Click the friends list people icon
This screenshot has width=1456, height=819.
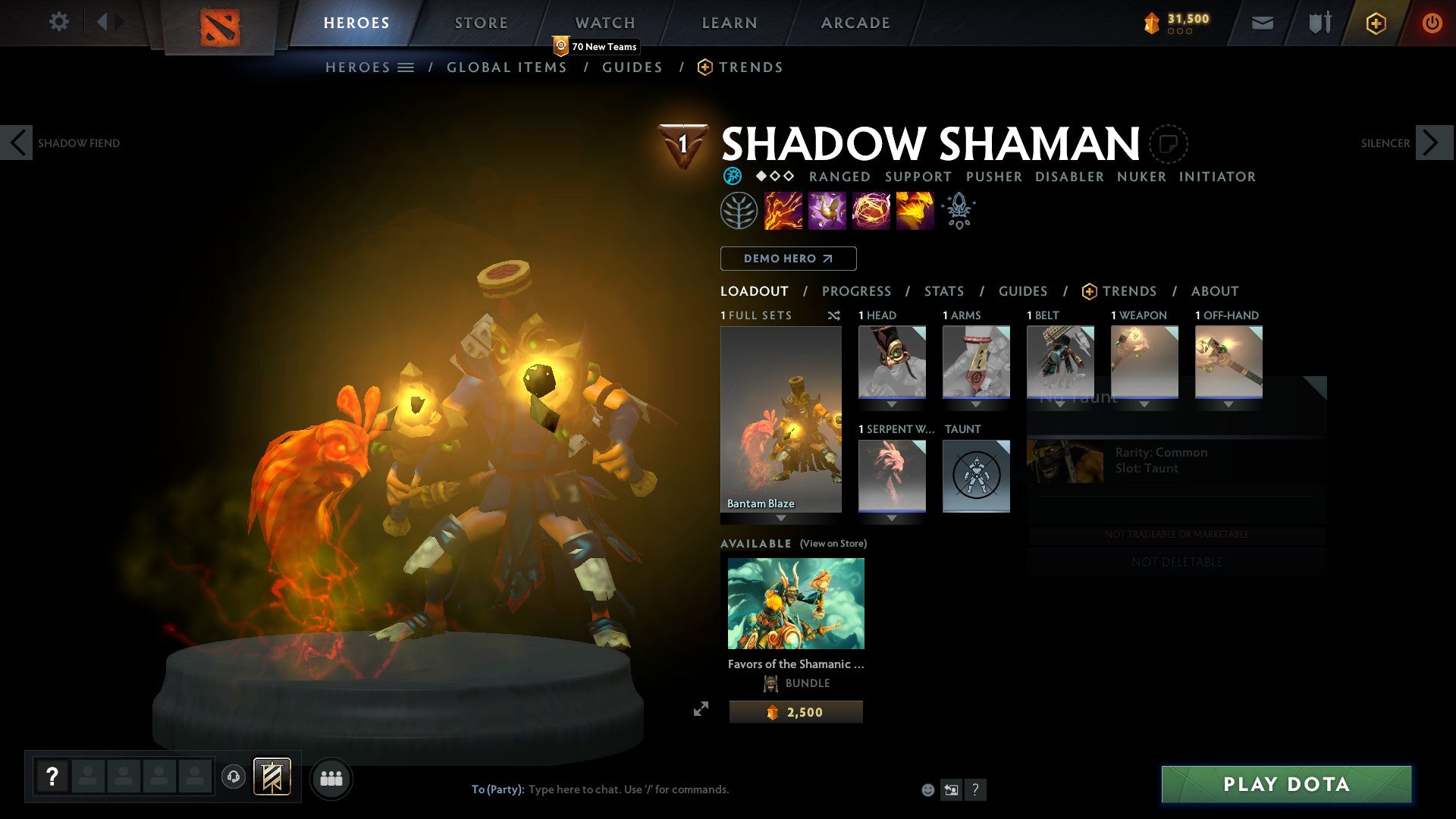[x=331, y=778]
